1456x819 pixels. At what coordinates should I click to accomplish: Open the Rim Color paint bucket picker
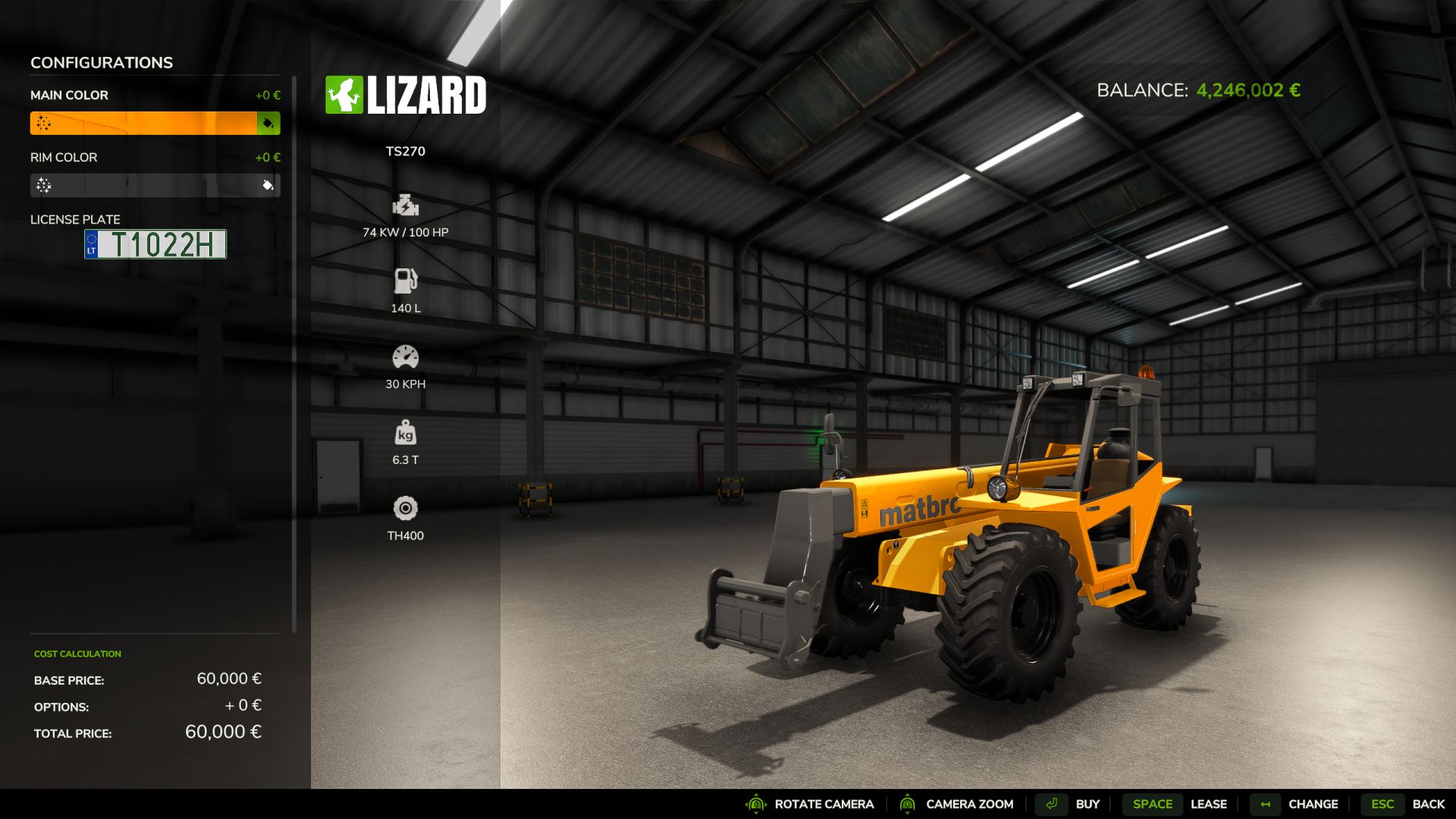click(x=269, y=185)
